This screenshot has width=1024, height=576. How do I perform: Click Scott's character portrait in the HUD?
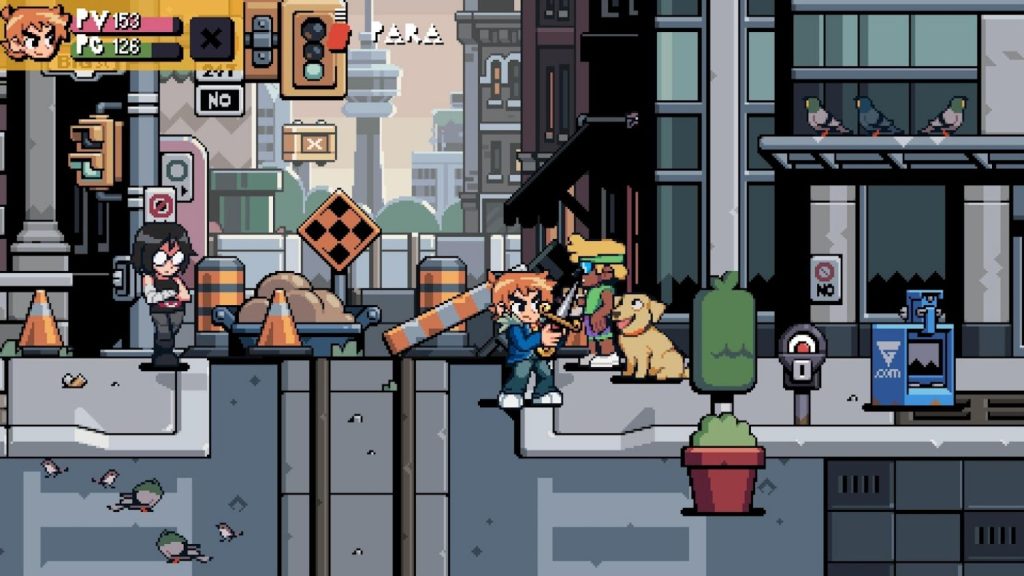pos(33,33)
